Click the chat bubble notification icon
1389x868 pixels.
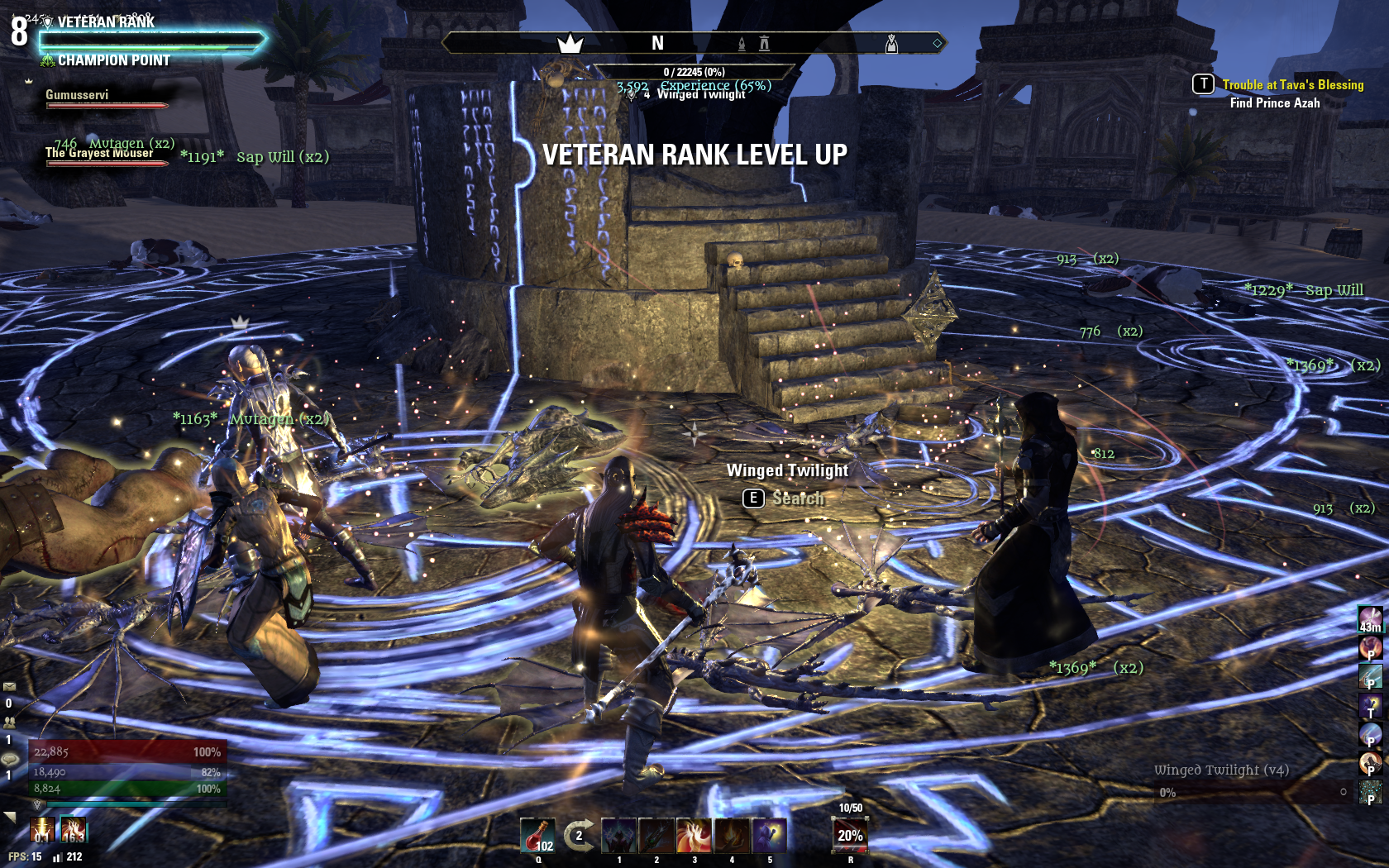tap(9, 758)
